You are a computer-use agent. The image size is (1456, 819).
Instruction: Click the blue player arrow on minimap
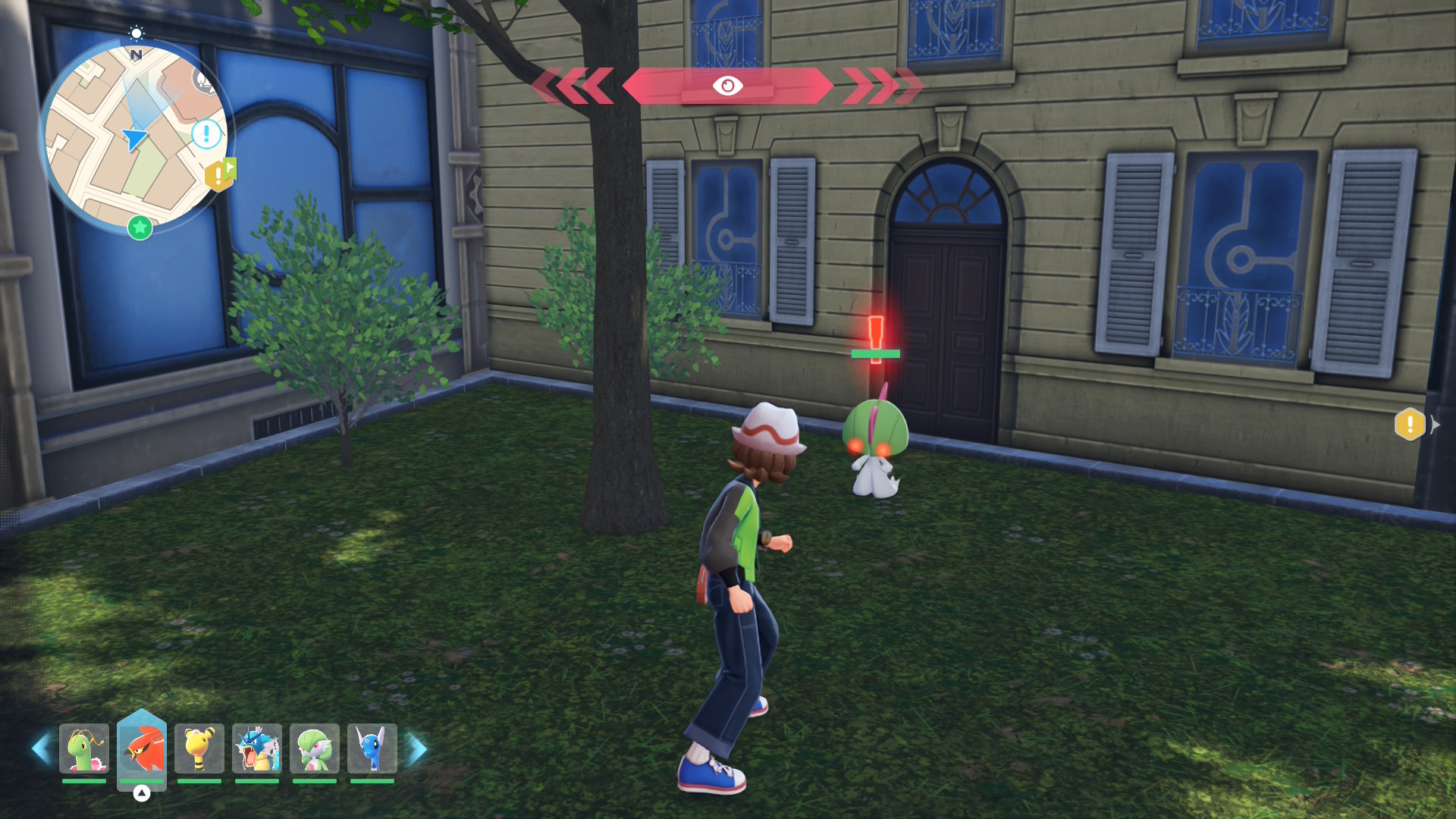(135, 139)
